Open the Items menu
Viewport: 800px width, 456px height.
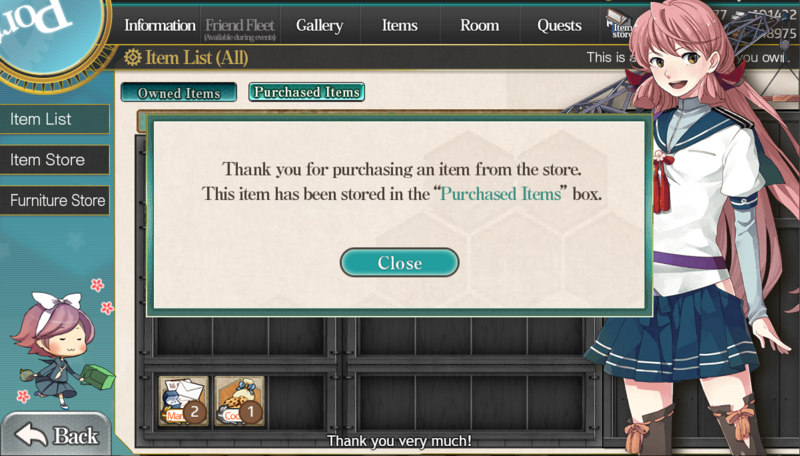(399, 25)
